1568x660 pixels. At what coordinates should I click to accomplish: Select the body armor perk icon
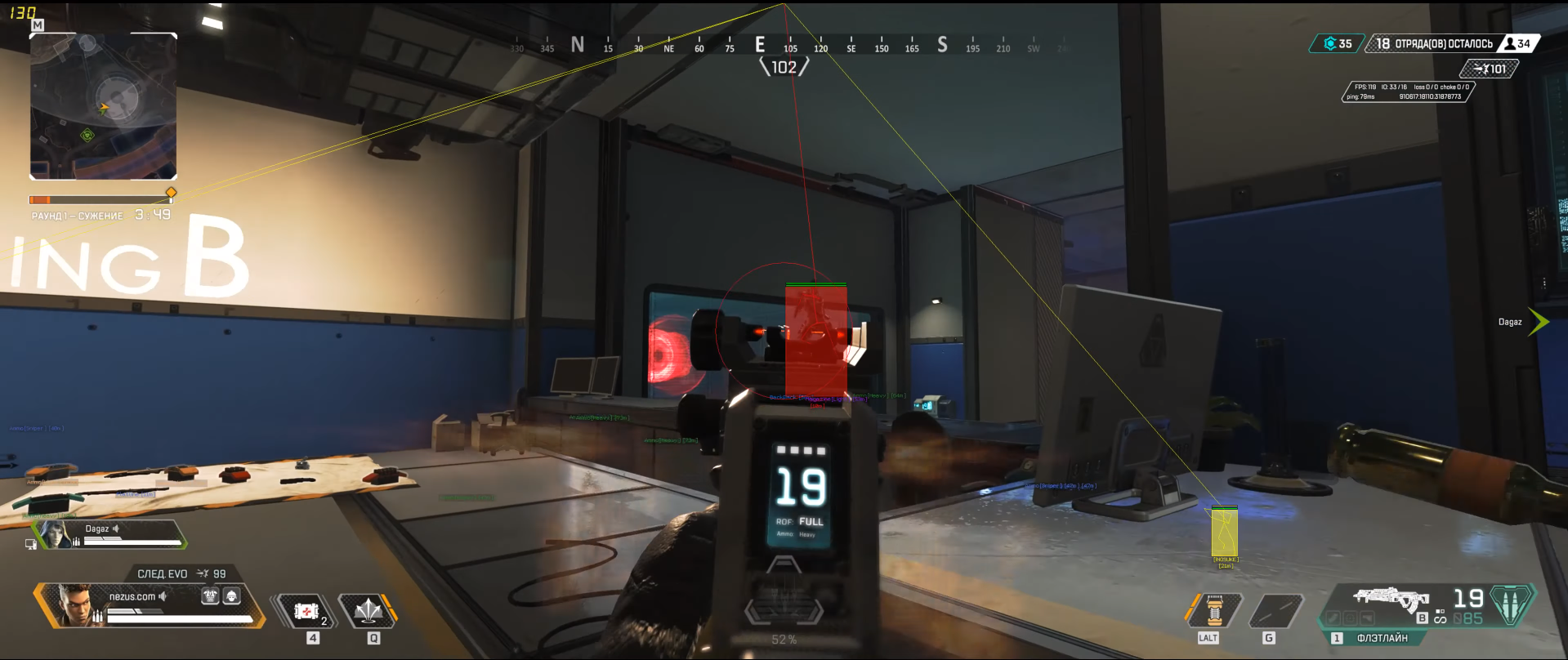(210, 596)
